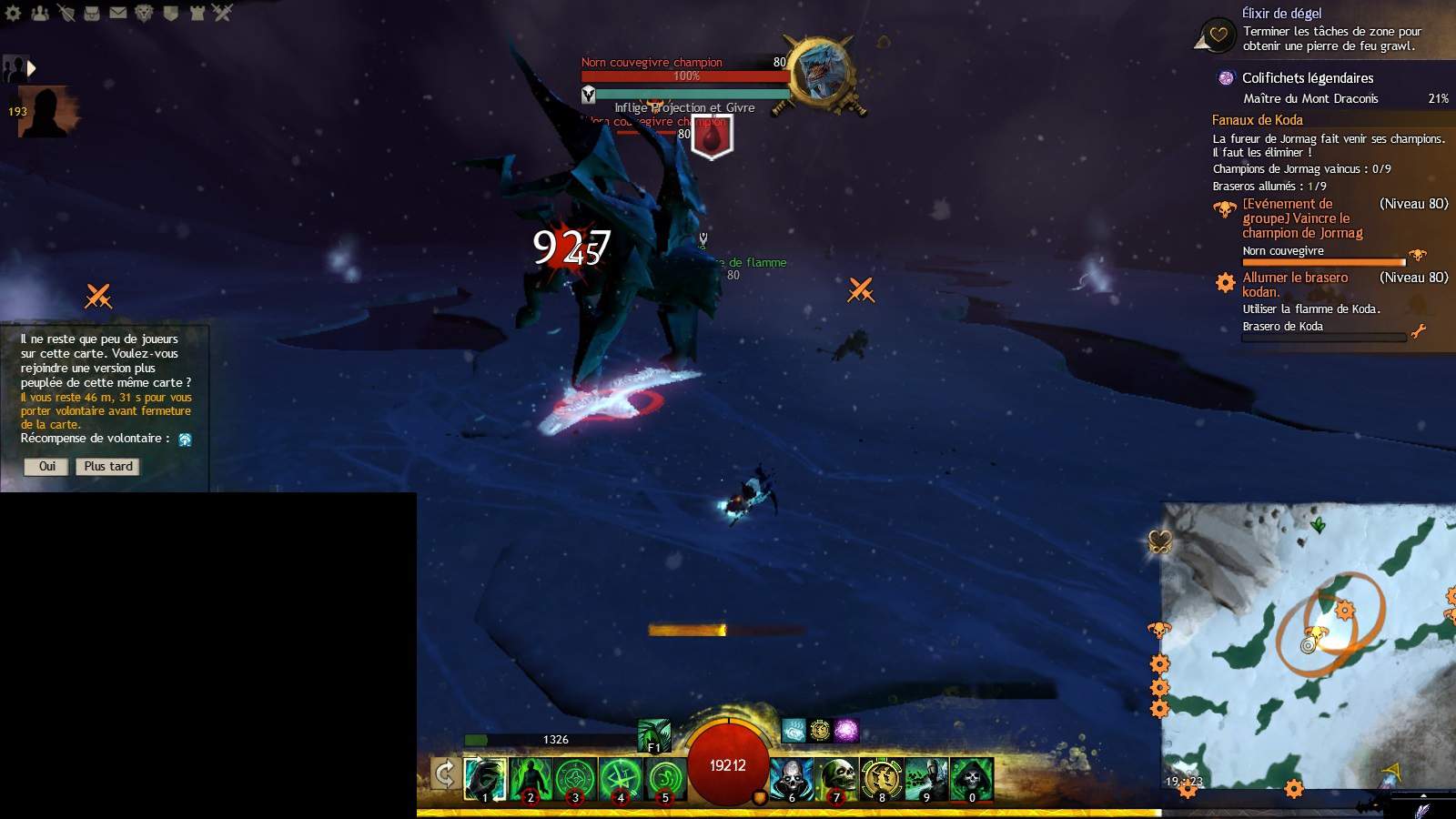Open the gear-shaped game menu icon
This screenshot has width=1456, height=819.
[x=14, y=13]
